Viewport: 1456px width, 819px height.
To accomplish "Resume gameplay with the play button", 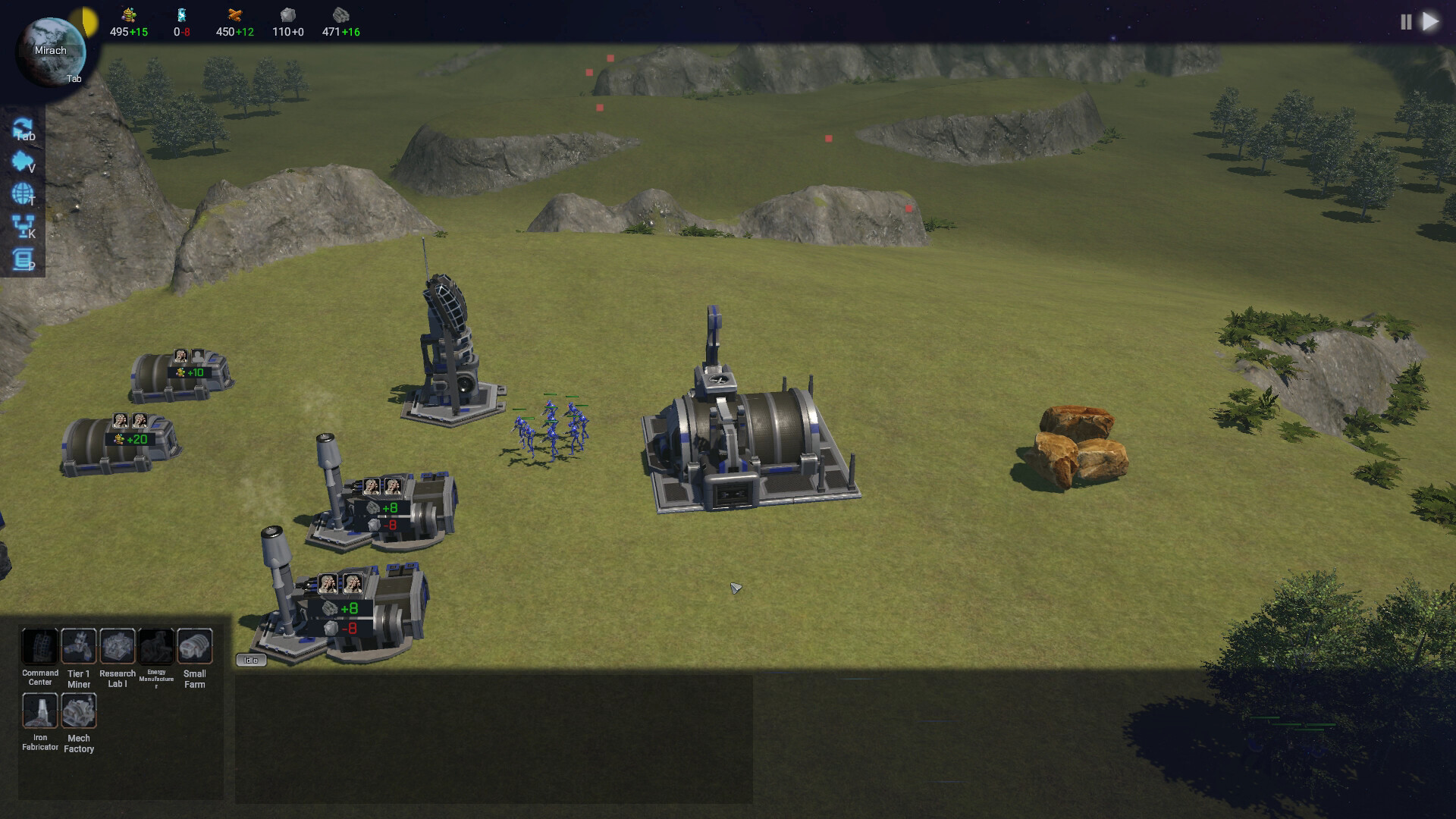I will click(x=1432, y=22).
